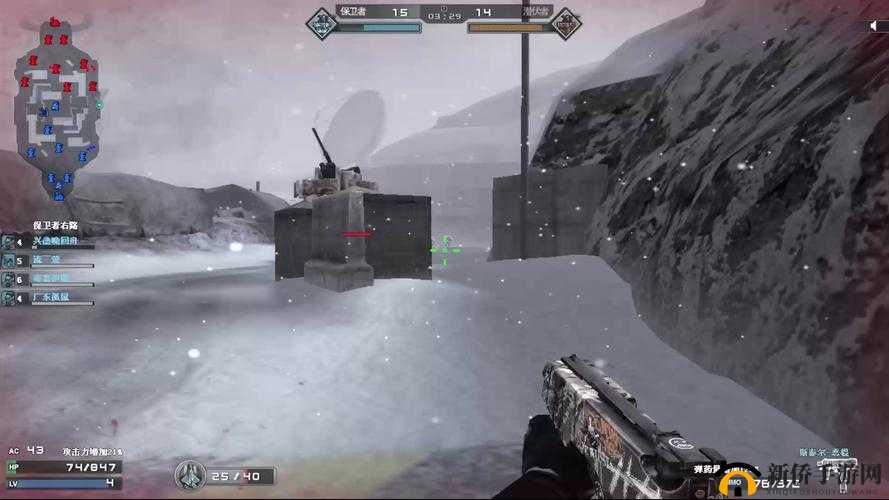The image size is (889, 500).
Task: Select the first teammate row in squad list
Action: [48, 243]
